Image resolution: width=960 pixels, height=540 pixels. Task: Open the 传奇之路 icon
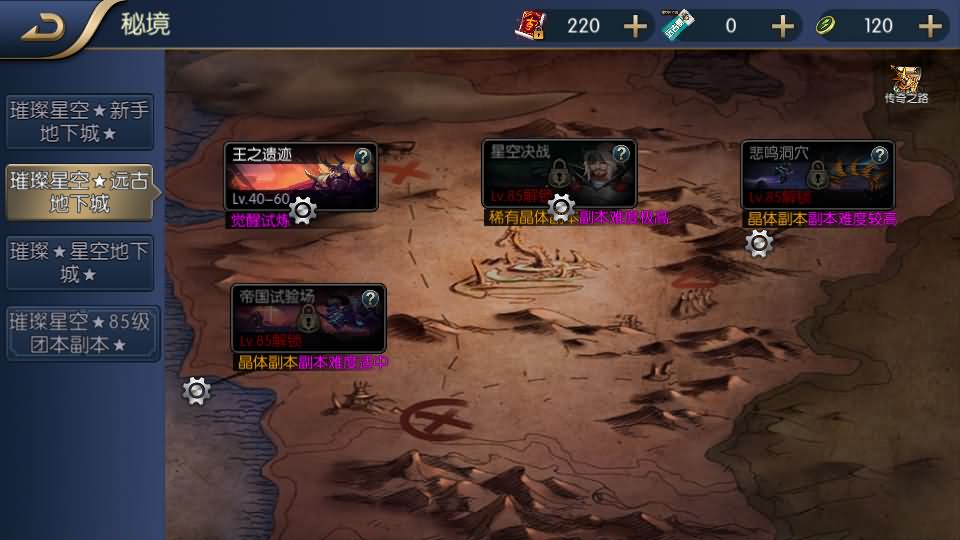point(907,83)
